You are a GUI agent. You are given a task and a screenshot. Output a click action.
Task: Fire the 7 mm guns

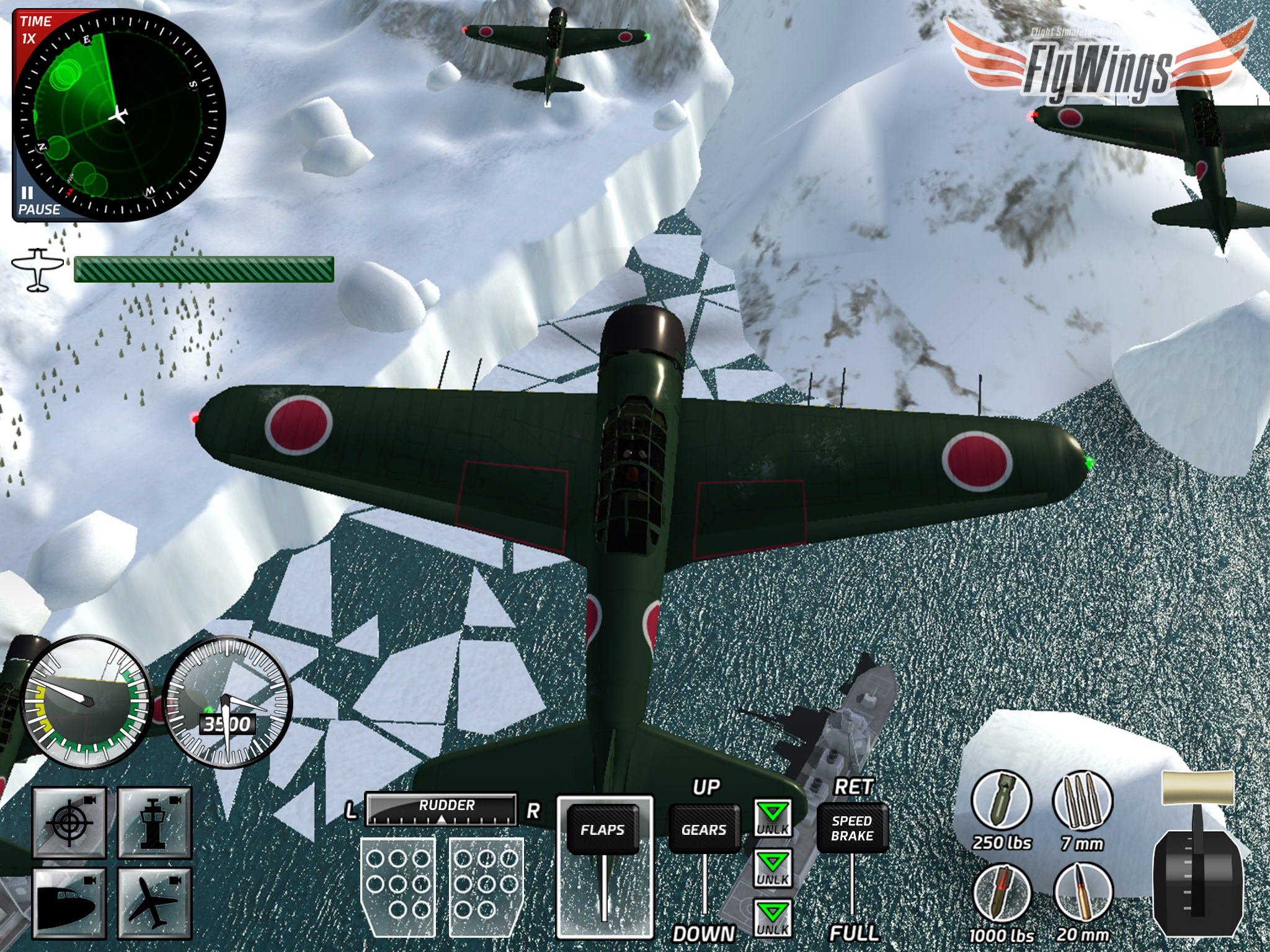click(1082, 802)
